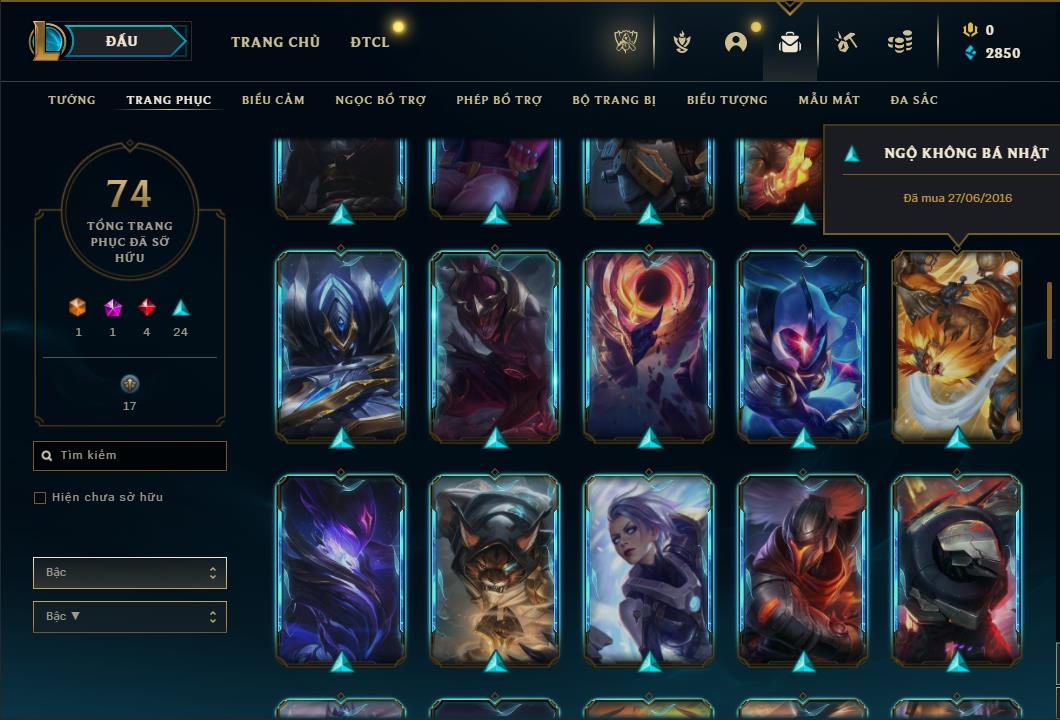Open the Bậc filter dropdown

click(x=130, y=573)
